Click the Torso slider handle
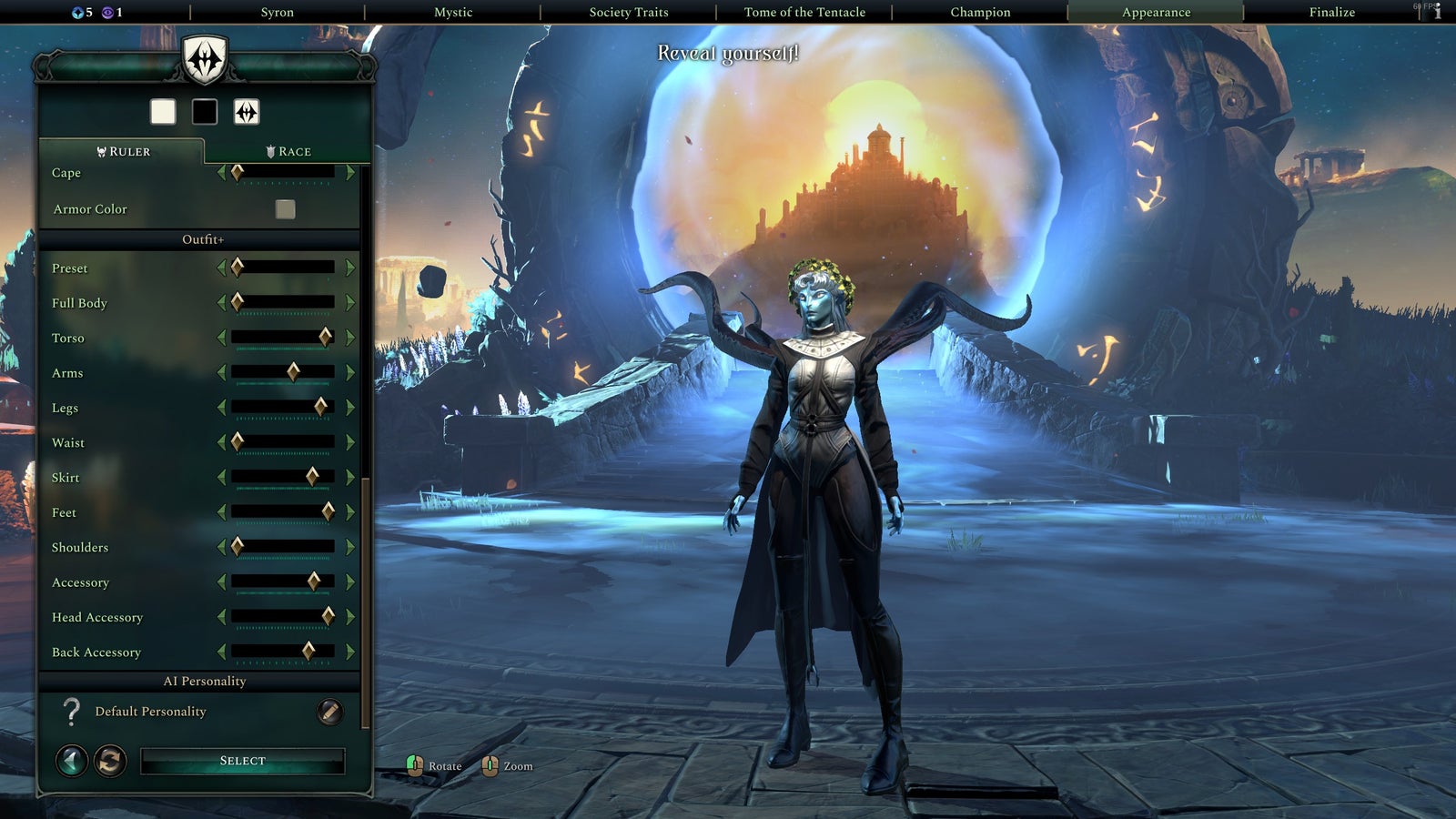 [324, 338]
